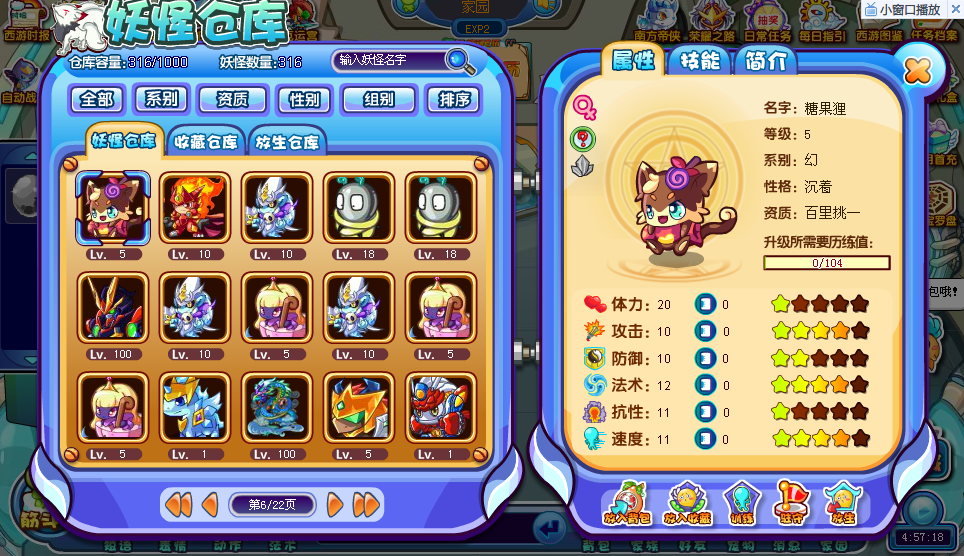Show the 简介 (intro) tab
This screenshot has width=964, height=556.
click(x=765, y=60)
